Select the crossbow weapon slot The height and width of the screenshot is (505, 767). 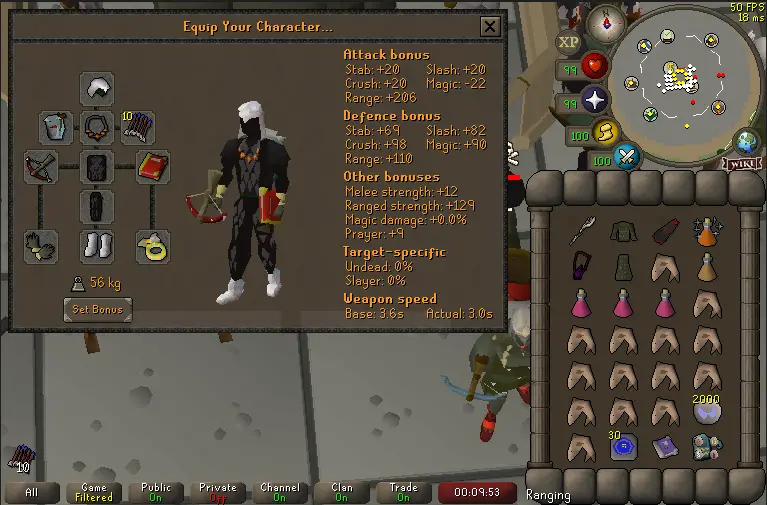(41, 167)
